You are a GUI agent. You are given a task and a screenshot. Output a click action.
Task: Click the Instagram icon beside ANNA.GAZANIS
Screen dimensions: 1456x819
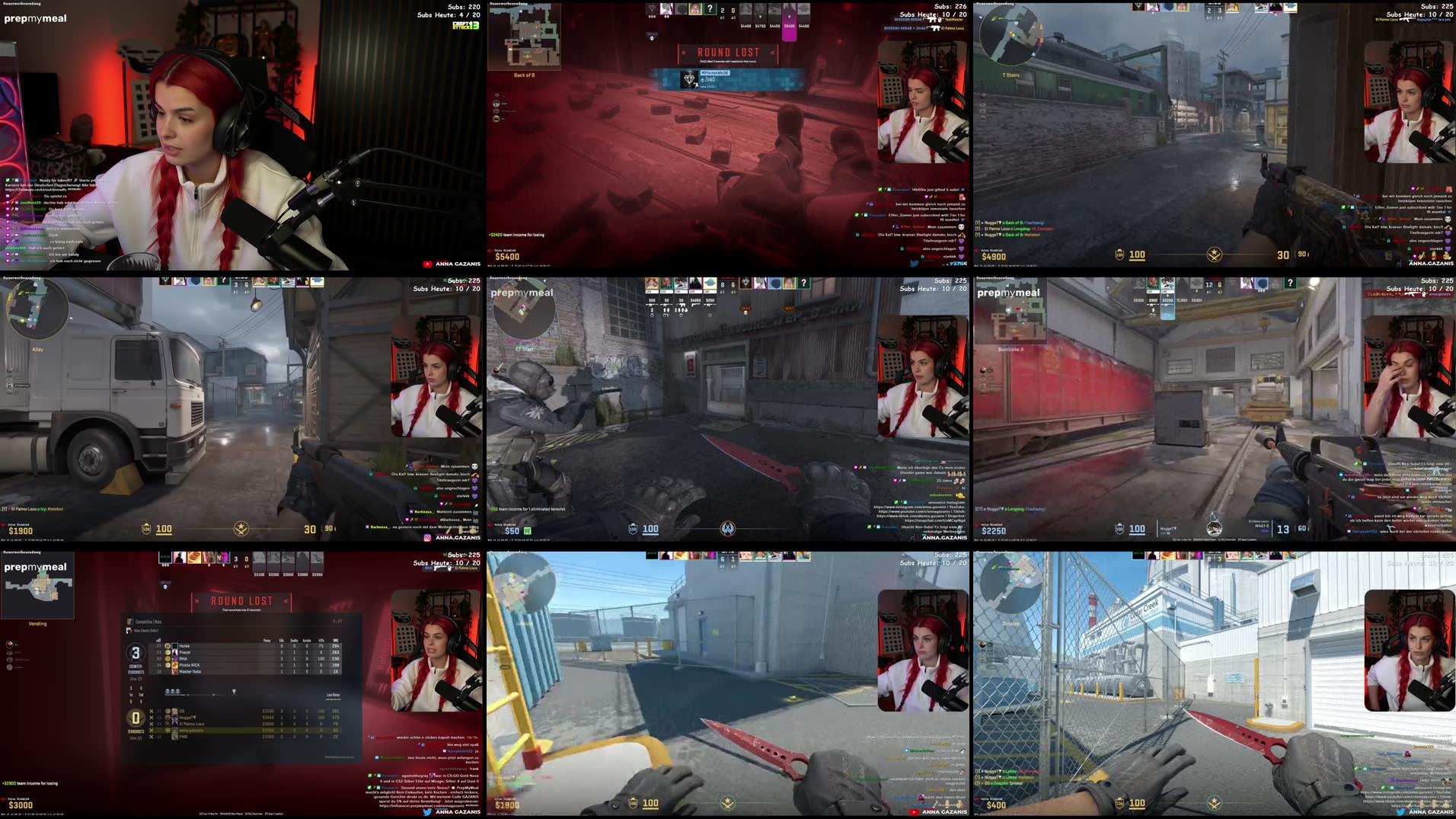click(427, 537)
